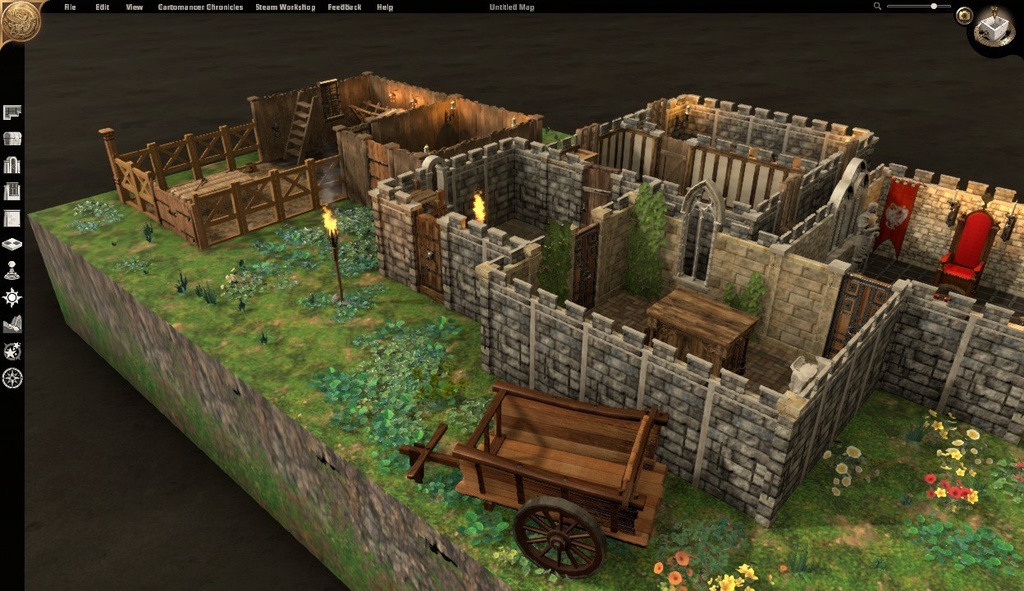1024x591 pixels.
Task: Click the golden dragon emblem logo
Action: point(18,20)
